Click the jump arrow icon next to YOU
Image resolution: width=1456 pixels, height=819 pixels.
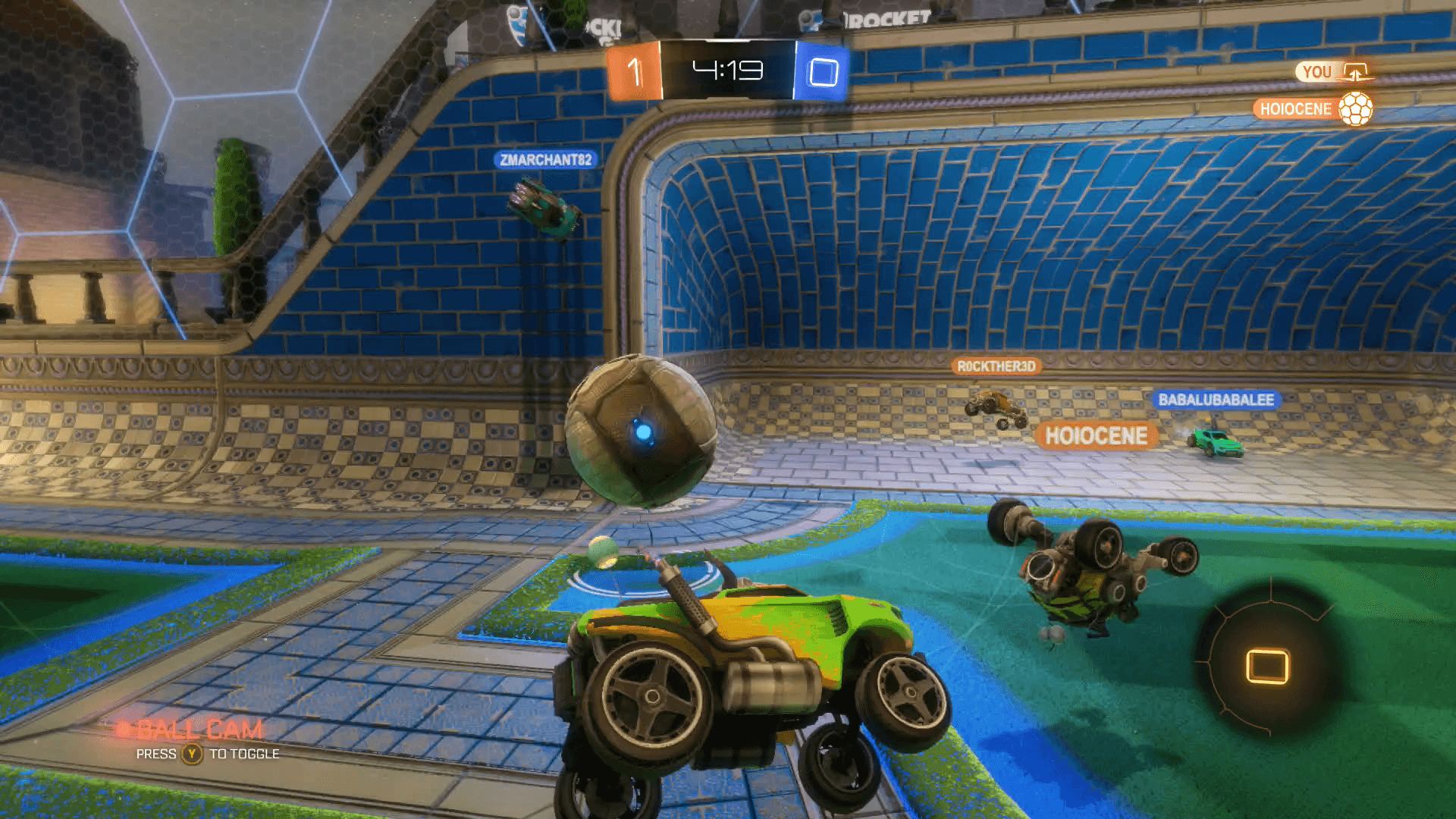pyautogui.click(x=1355, y=71)
